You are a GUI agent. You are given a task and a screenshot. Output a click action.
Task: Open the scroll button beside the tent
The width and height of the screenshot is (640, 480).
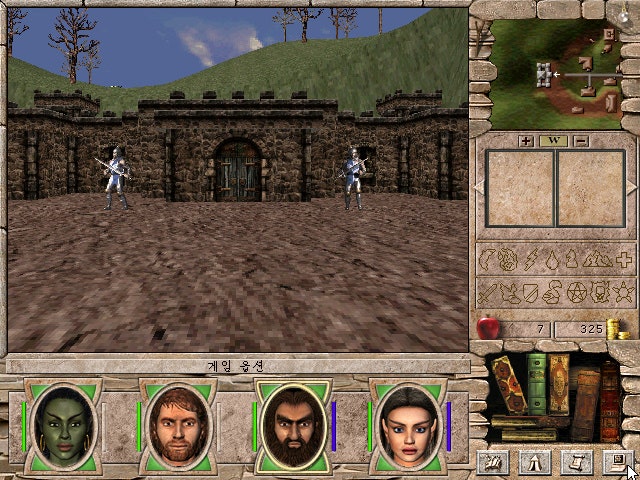tap(575, 461)
